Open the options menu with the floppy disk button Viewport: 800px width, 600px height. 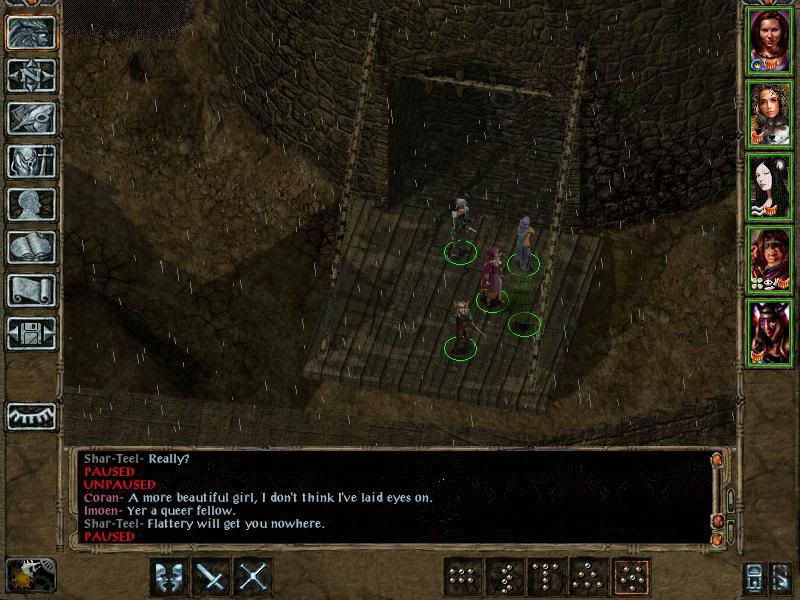pyautogui.click(x=31, y=333)
